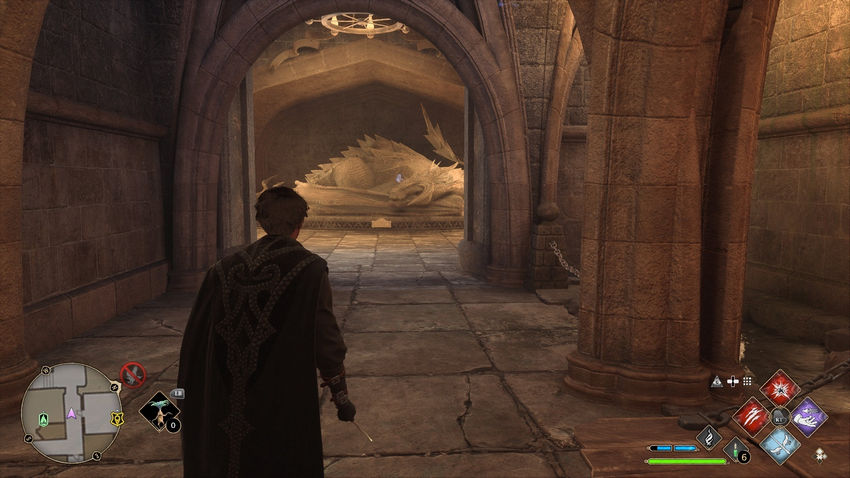The image size is (850, 478).
Task: Click the circular minimap
Action: [x=70, y=412]
